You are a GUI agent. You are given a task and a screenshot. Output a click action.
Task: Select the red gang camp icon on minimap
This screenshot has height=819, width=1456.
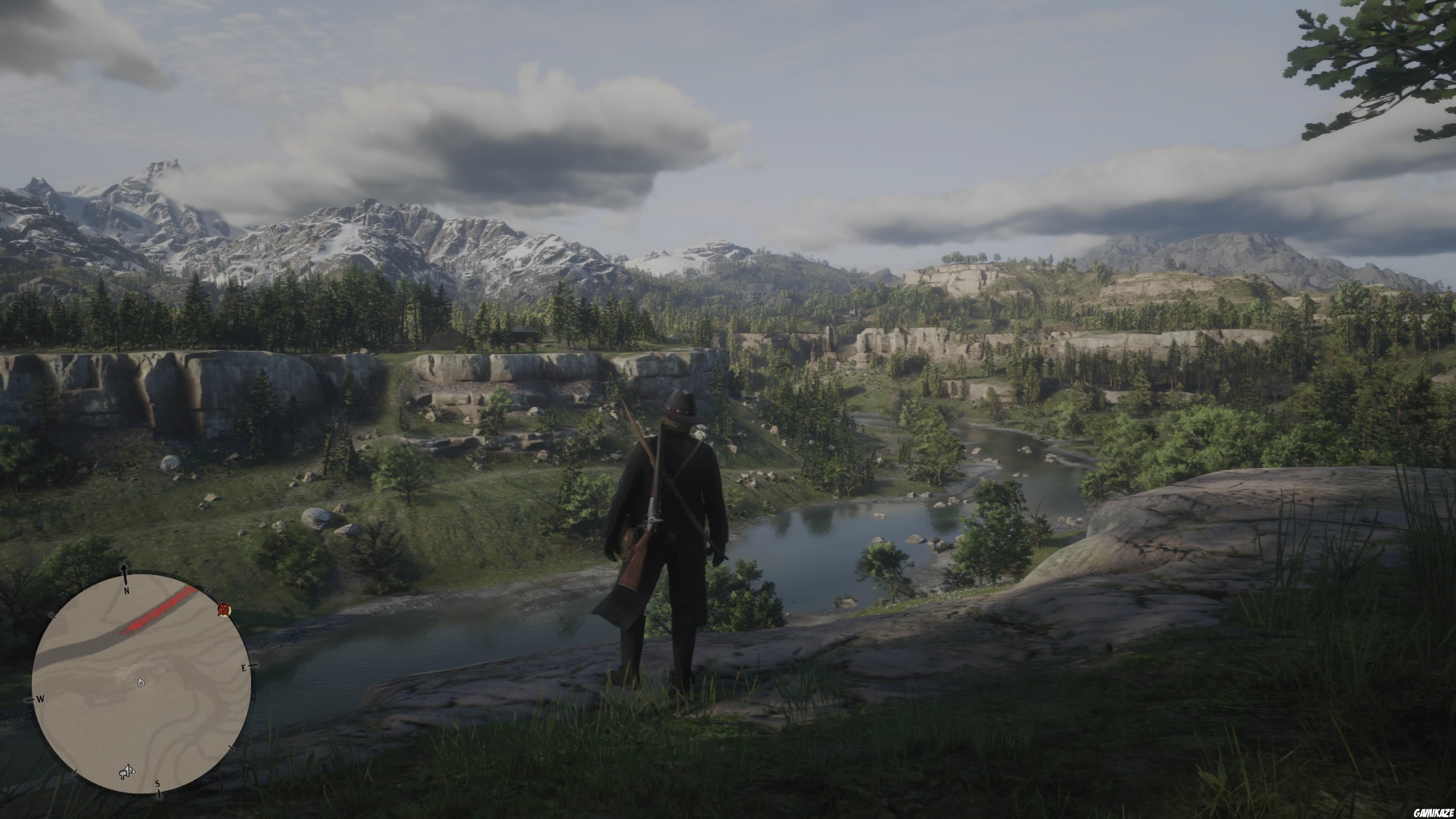pos(225,609)
